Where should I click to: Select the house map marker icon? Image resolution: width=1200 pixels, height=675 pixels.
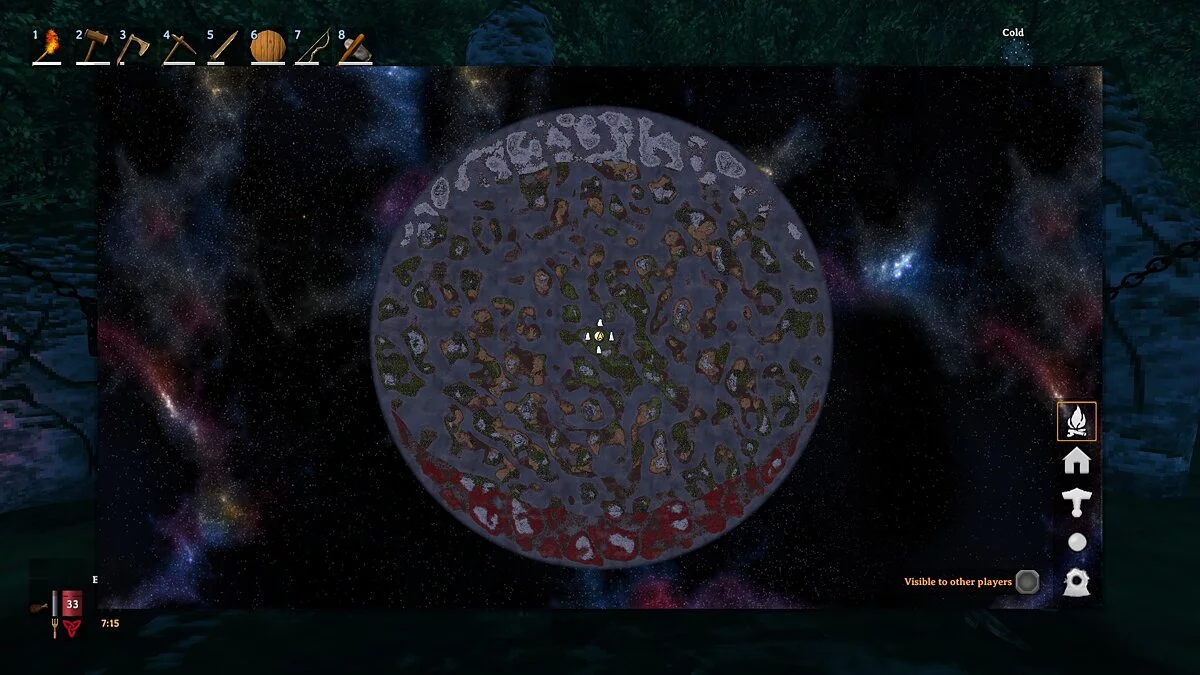click(x=1077, y=461)
